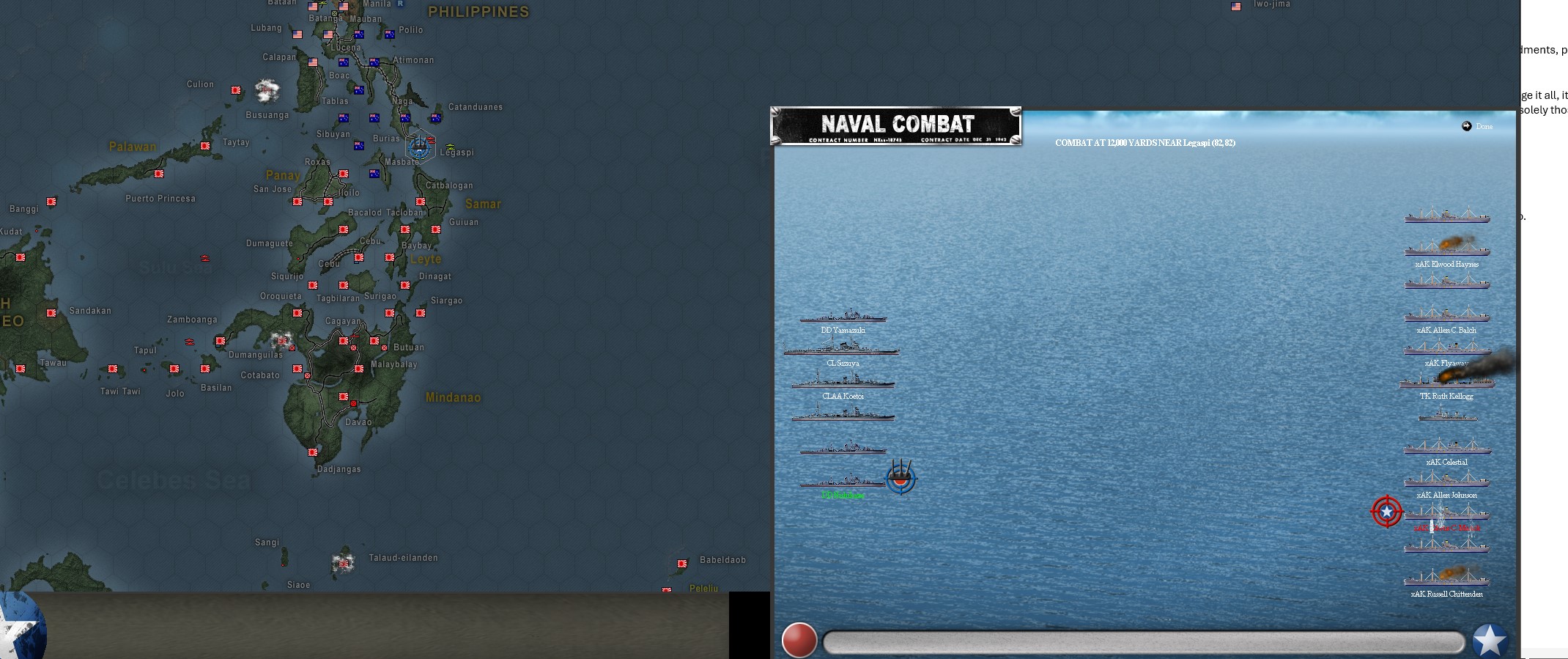This screenshot has height=659, width=1568.
Task: Select the American flag at Lubang
Action: [x=297, y=34]
